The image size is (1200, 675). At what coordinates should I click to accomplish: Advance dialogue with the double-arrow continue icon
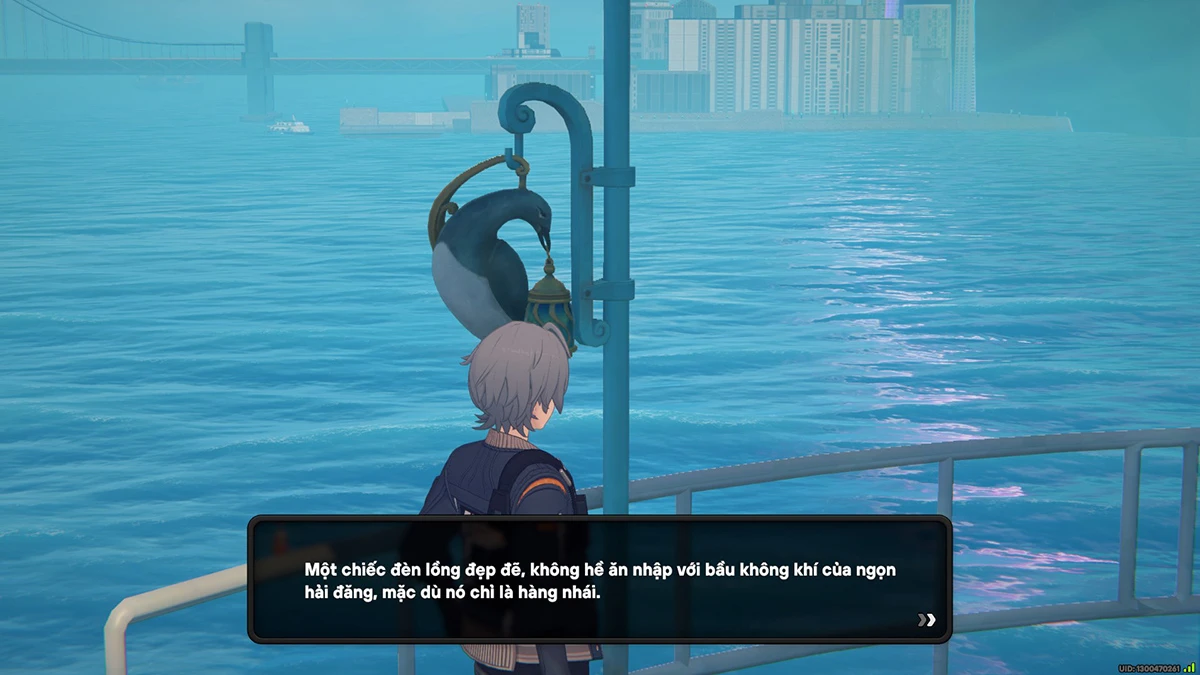[927, 620]
